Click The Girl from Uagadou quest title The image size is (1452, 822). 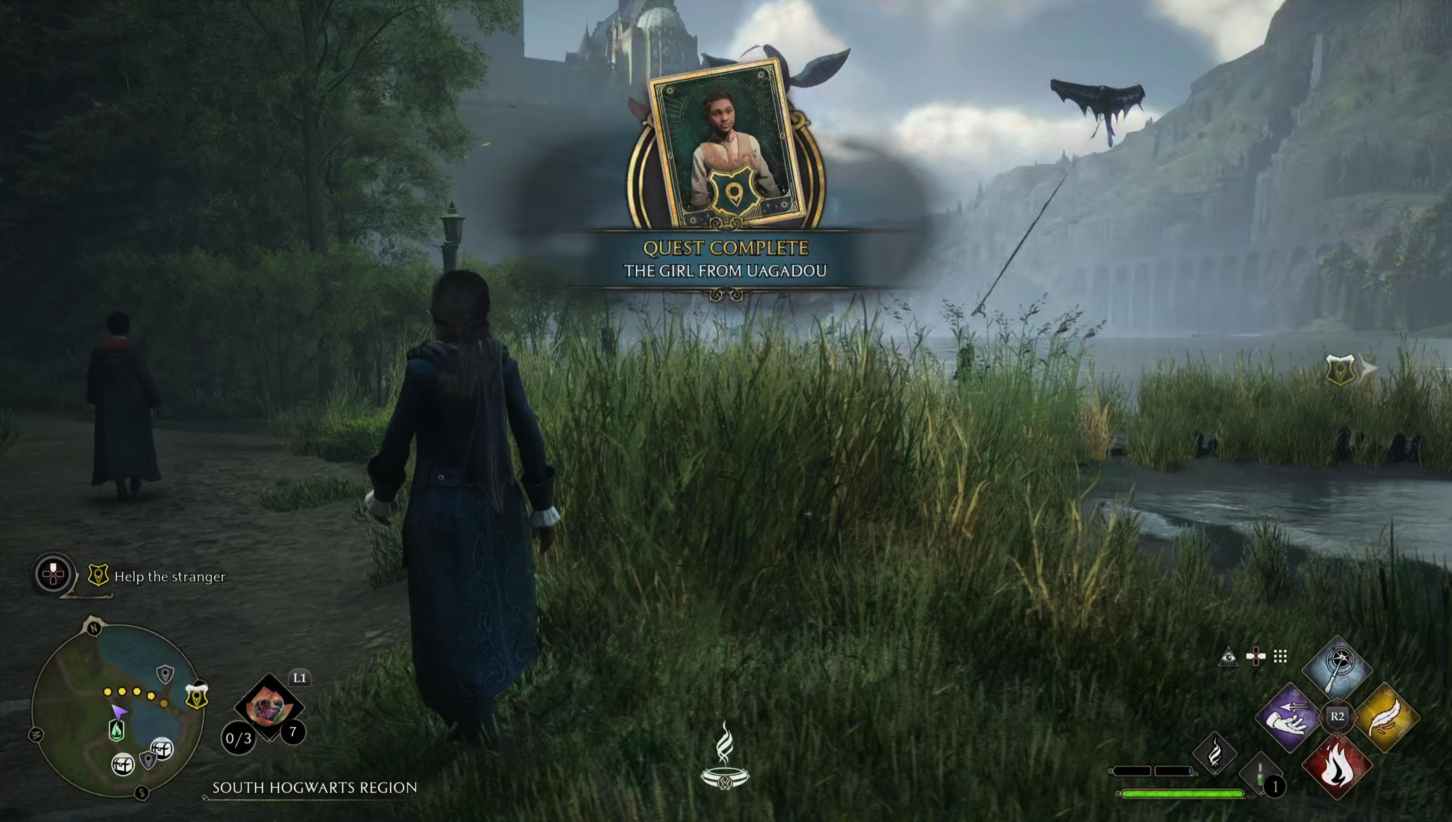[x=727, y=270]
